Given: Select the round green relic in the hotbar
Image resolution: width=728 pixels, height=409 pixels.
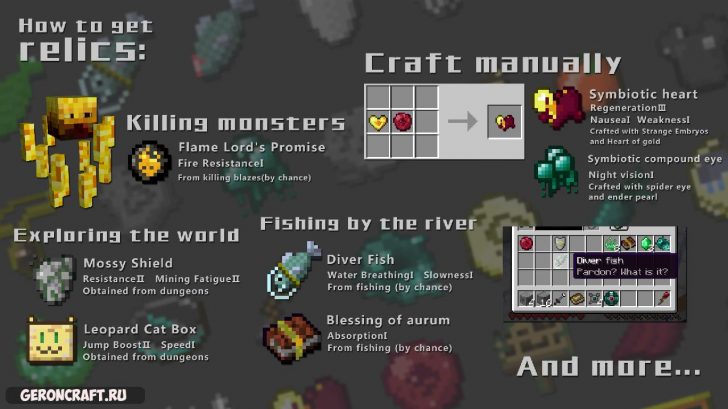Looking at the screenshot, I should (611, 298).
